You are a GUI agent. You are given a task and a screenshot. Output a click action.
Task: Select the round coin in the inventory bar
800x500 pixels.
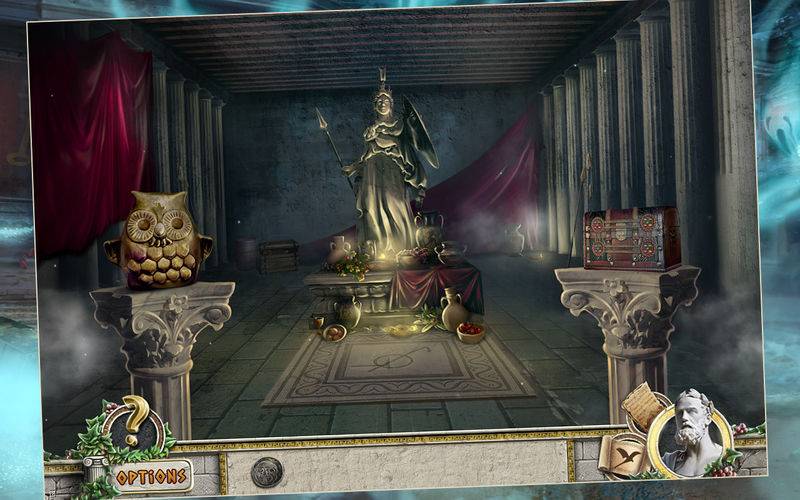tap(267, 472)
